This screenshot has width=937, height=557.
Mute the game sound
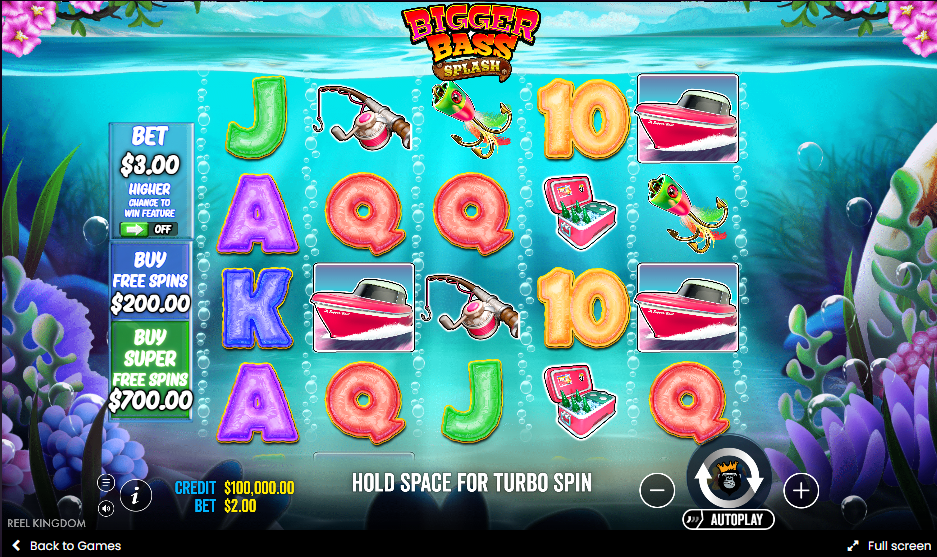coord(106,508)
